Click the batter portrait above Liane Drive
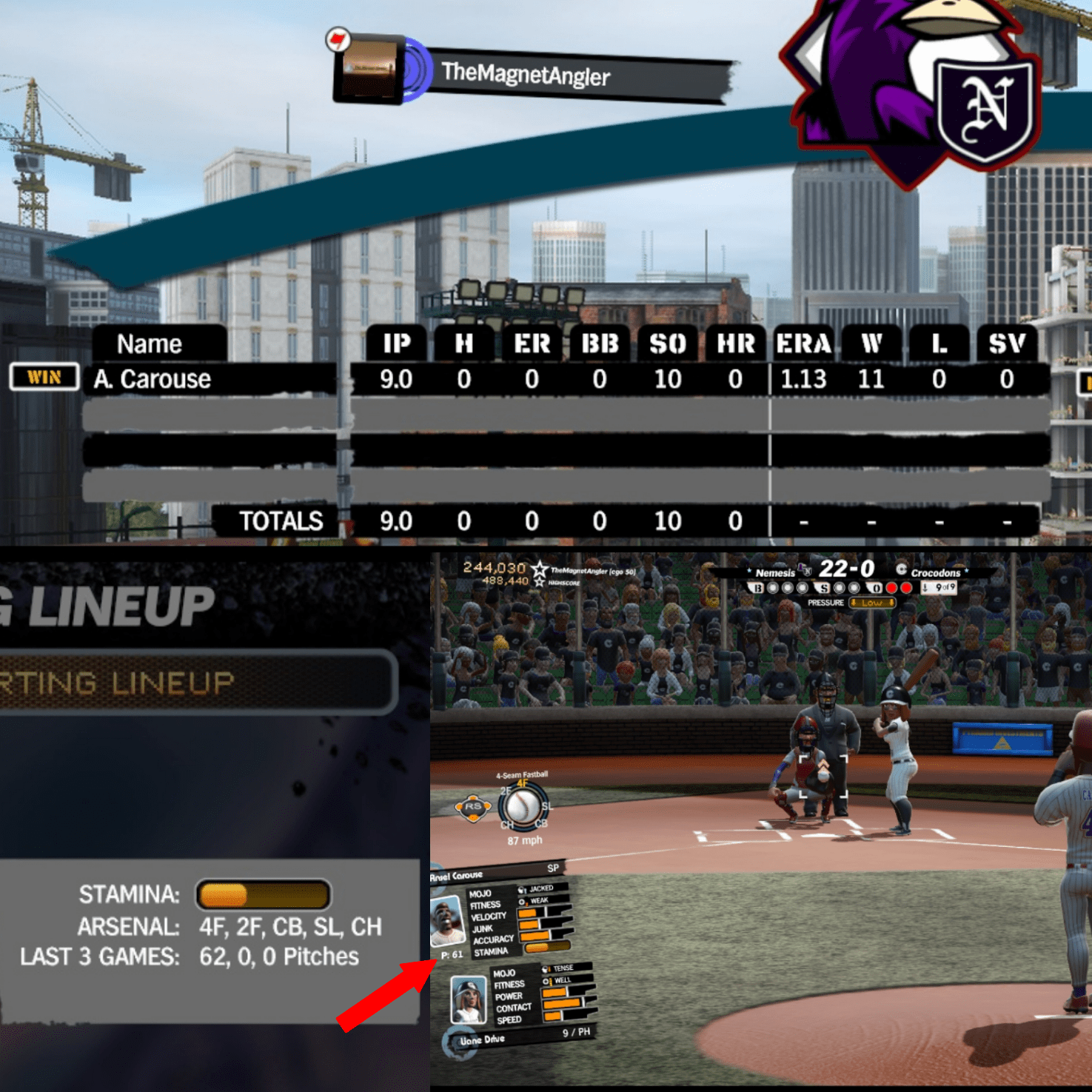Viewport: 1092px width, 1092px height. point(469,999)
